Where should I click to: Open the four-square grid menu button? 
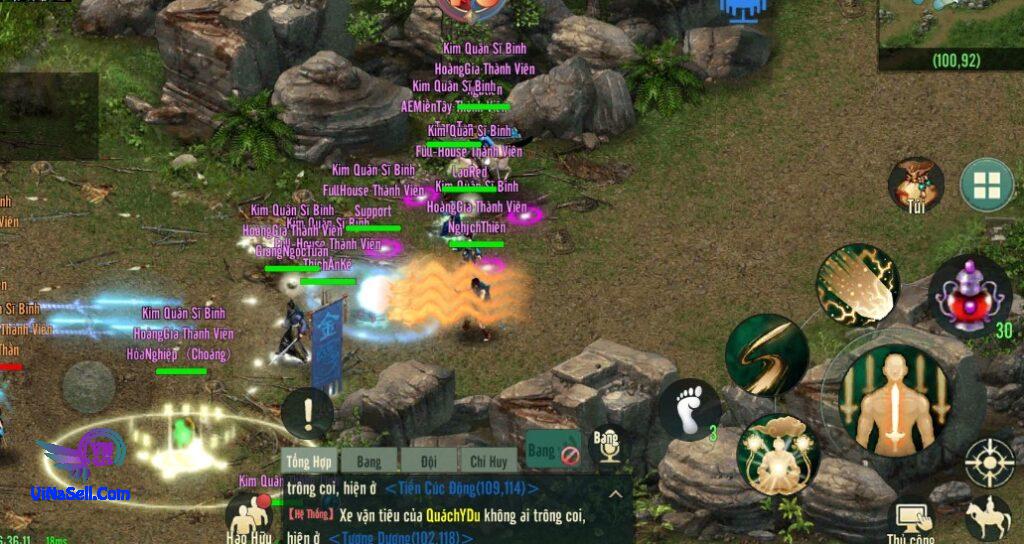(x=987, y=184)
